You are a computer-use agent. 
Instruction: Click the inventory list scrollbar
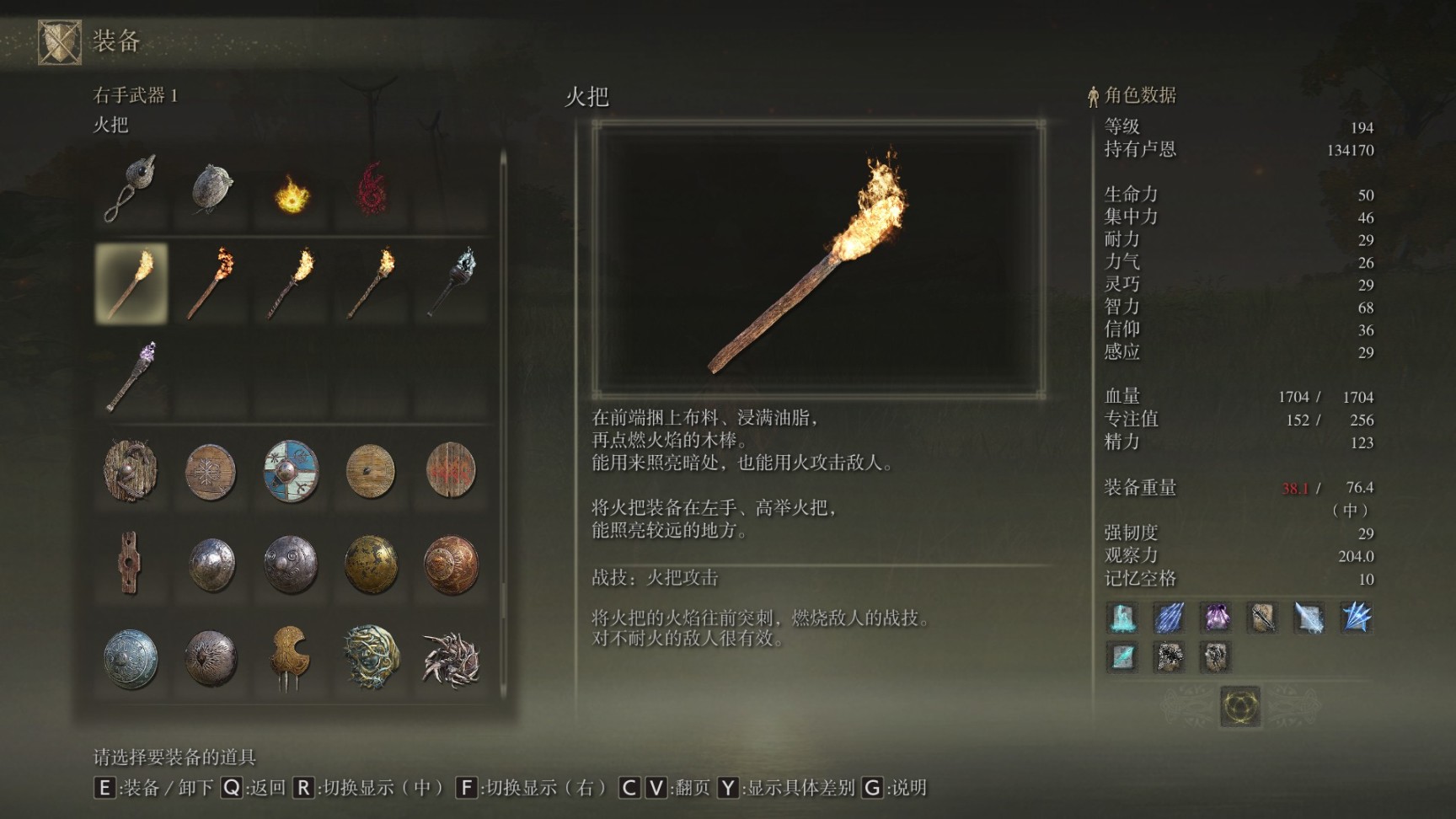(x=503, y=421)
